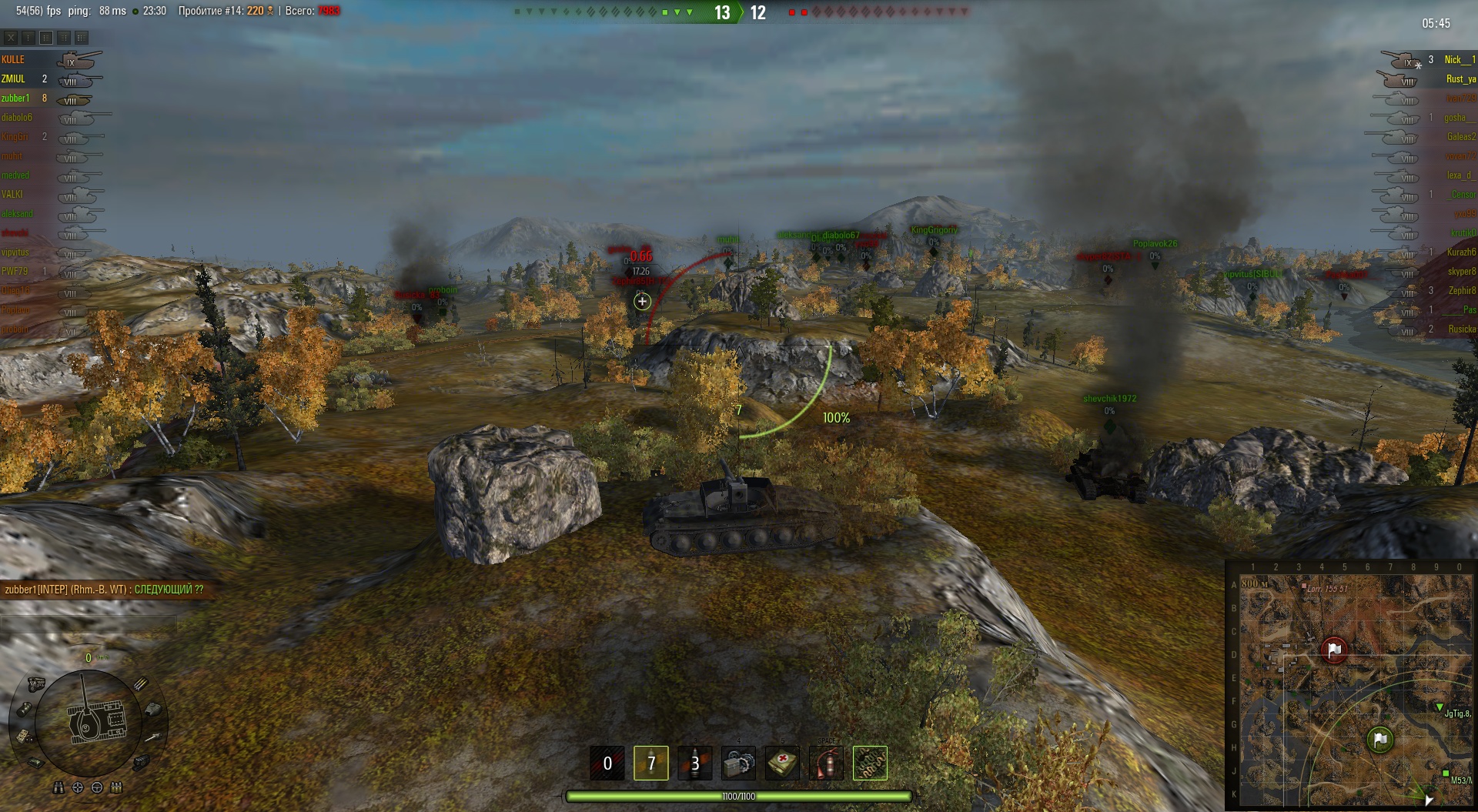1478x812 pixels.
Task: Click the minimap
Action: 1352,685
